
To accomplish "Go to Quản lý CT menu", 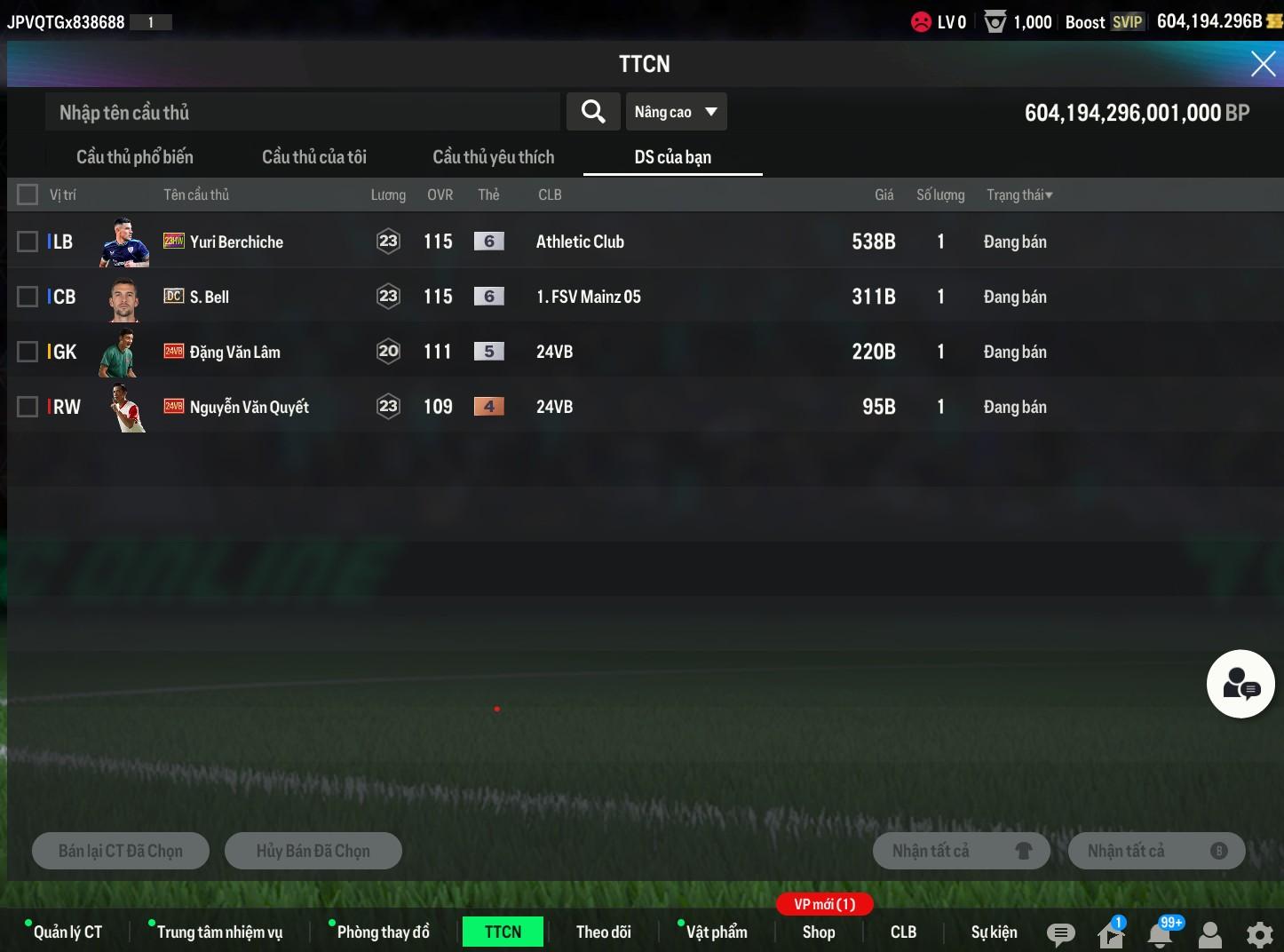I will [67, 932].
